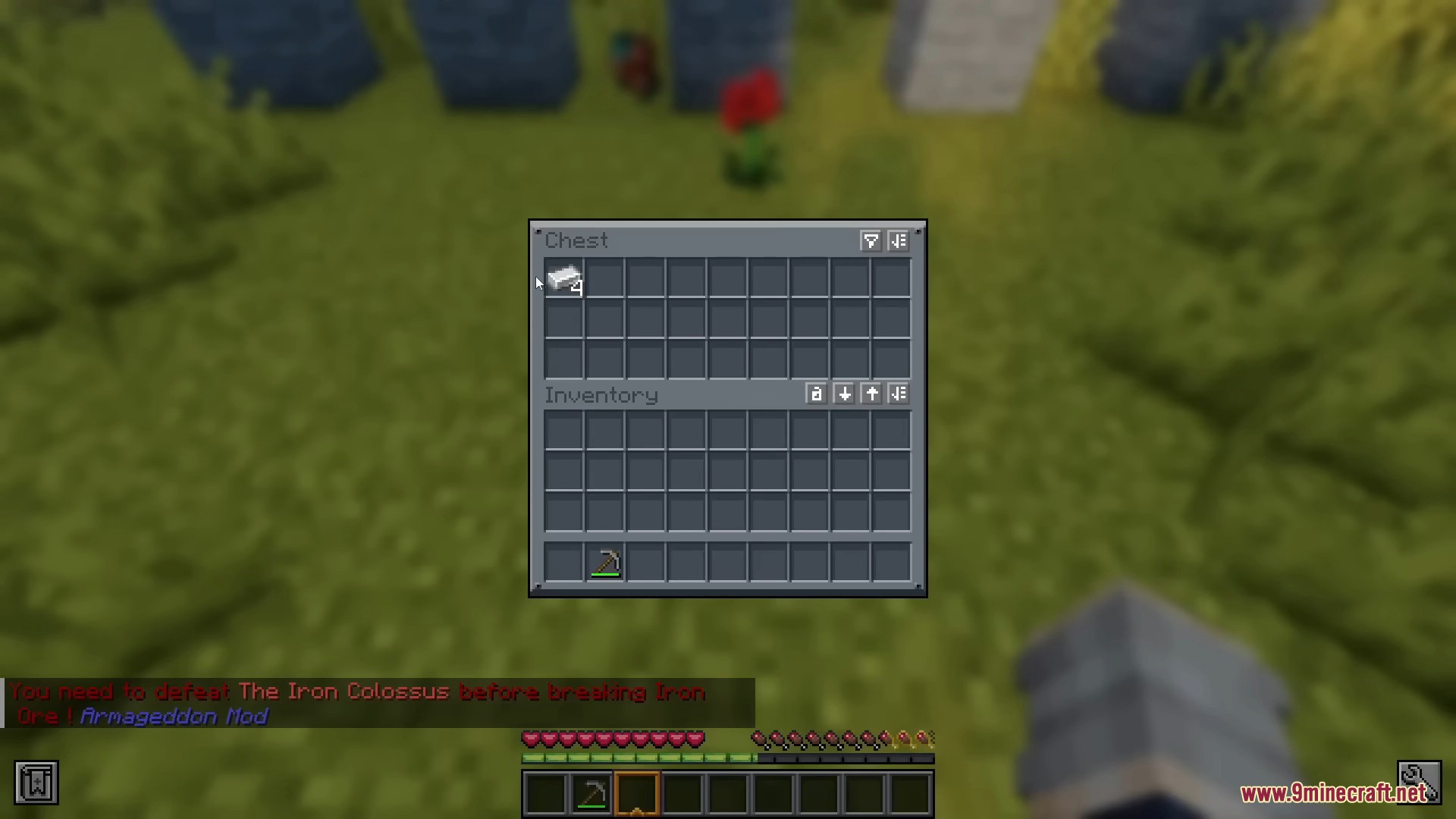Pick up the iron ingot stack

tap(564, 280)
